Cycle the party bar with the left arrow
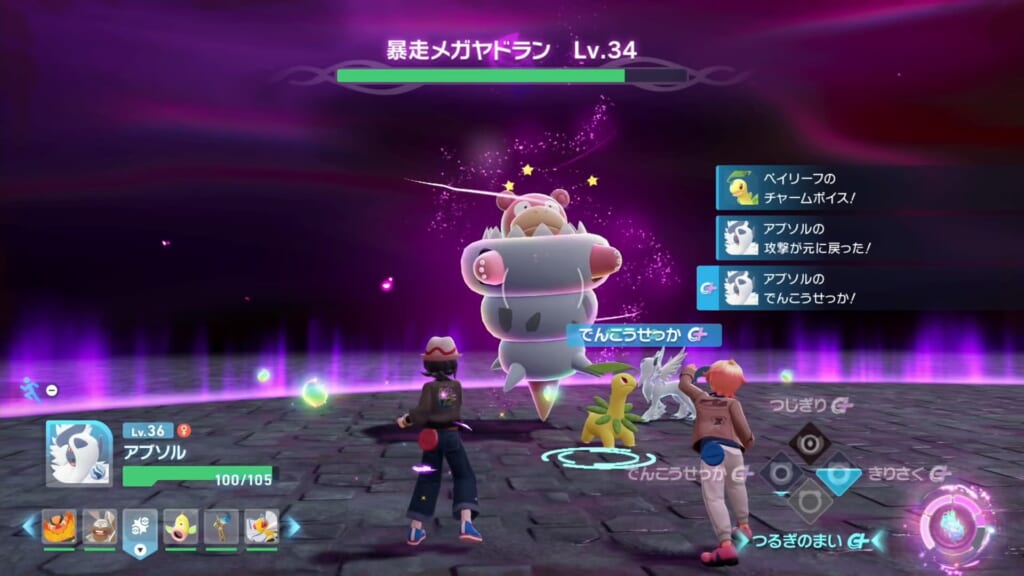This screenshot has height=576, width=1024. [x=29, y=526]
